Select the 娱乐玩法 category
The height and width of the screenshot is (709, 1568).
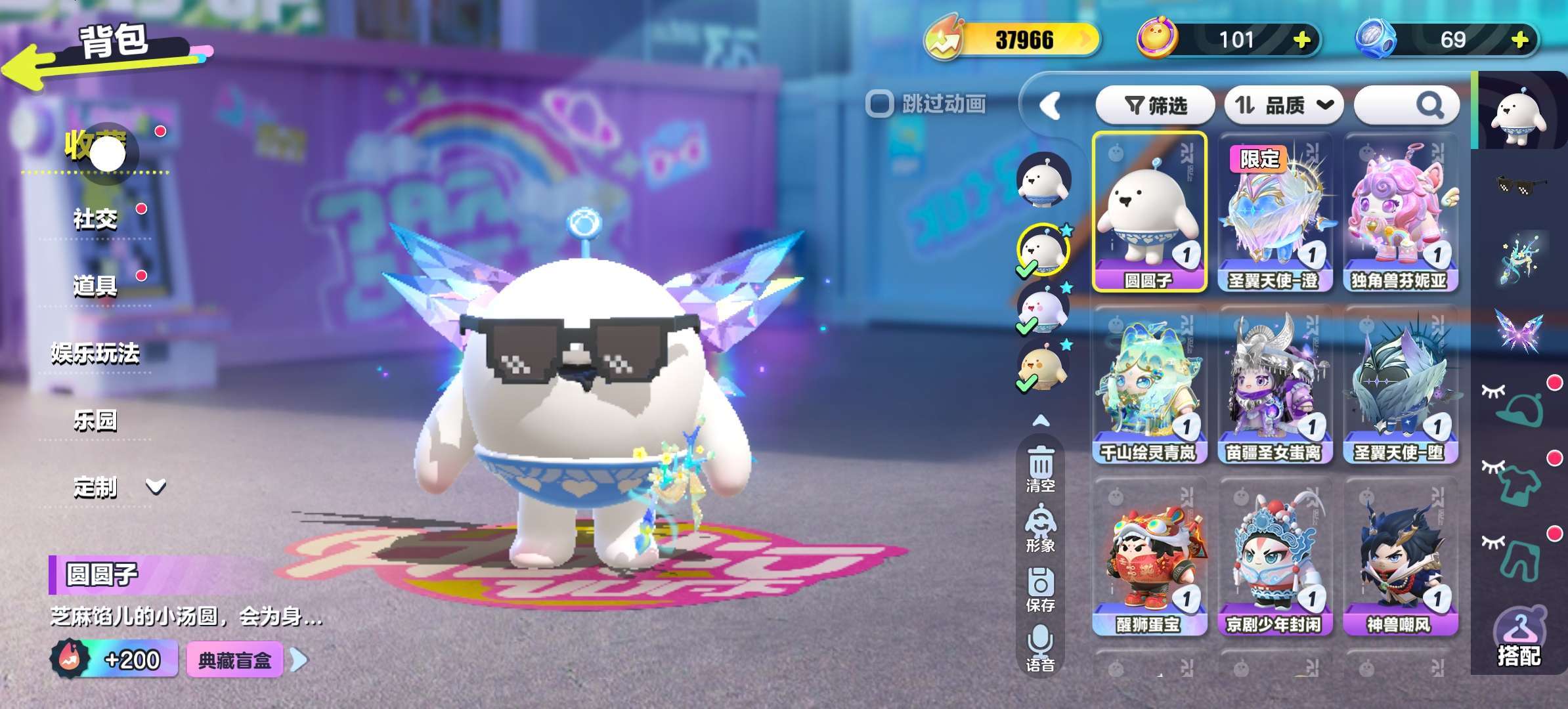[96, 353]
